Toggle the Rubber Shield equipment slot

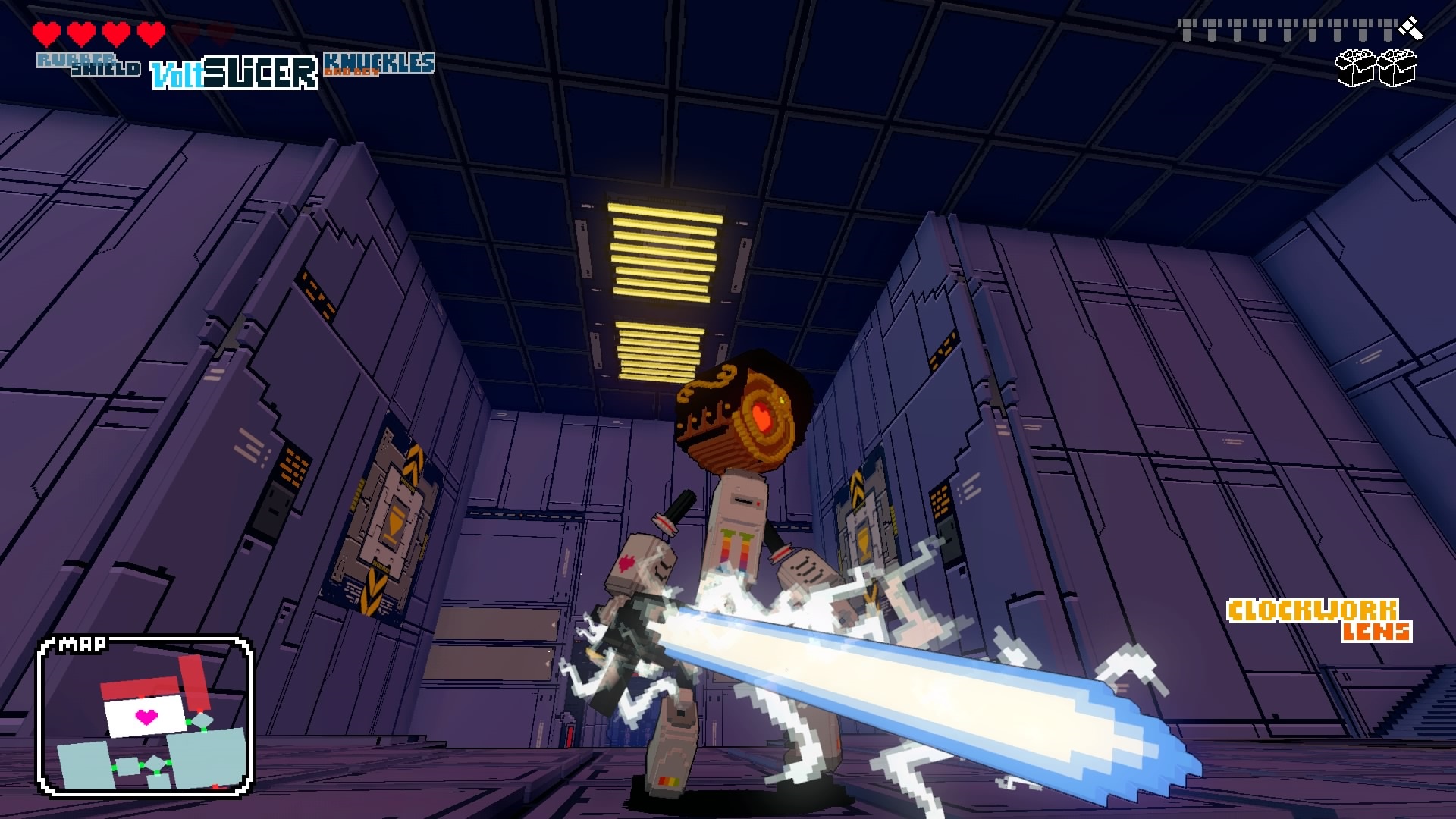89,64
